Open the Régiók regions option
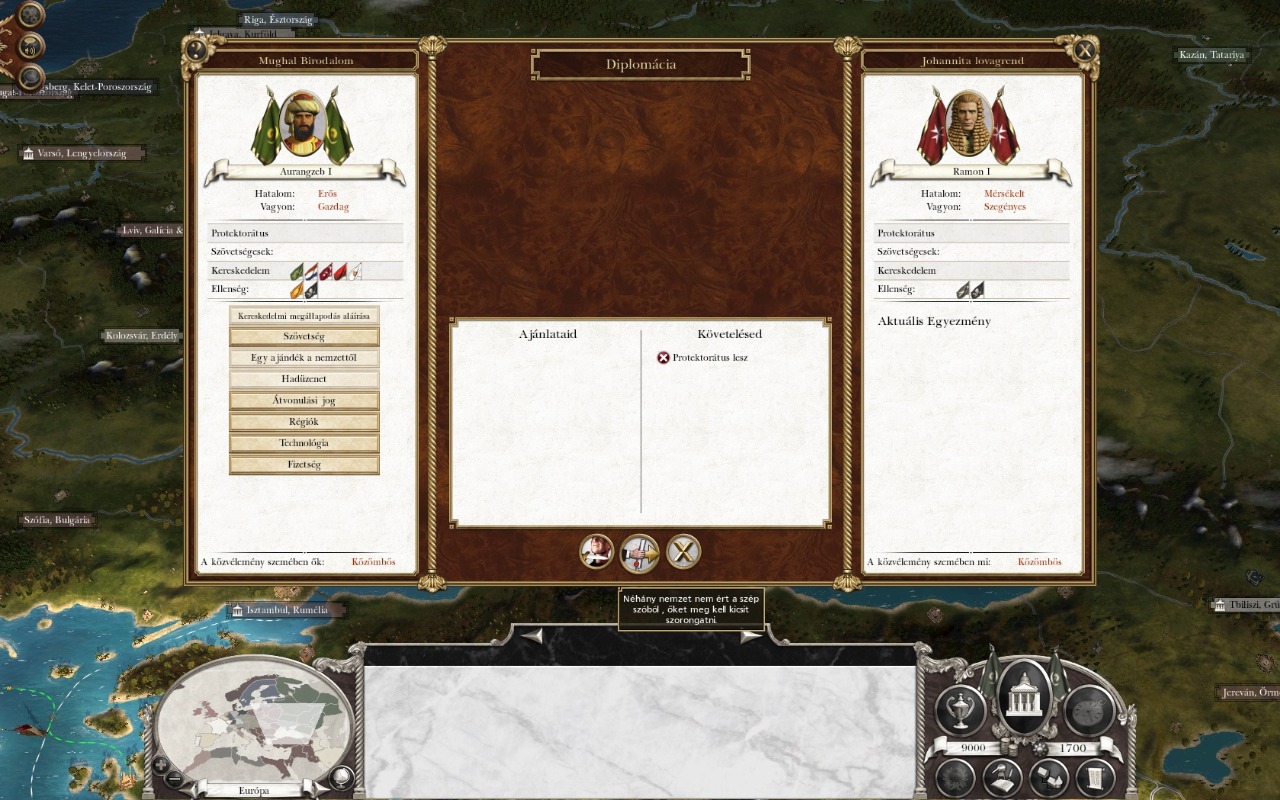 tap(304, 422)
